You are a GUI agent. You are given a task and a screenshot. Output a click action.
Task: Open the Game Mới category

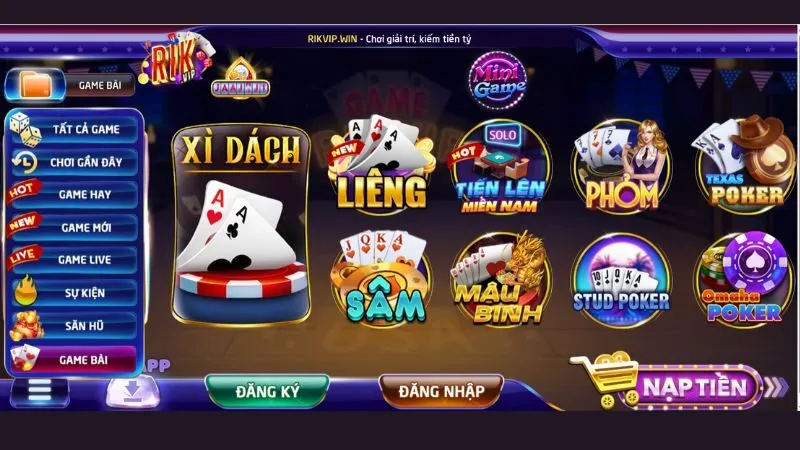[x=75, y=227]
